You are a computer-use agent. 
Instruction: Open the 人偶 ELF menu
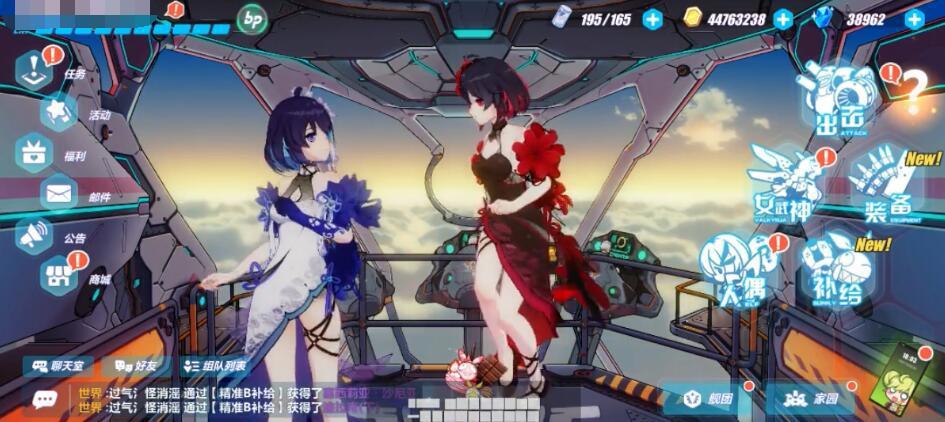pos(735,270)
